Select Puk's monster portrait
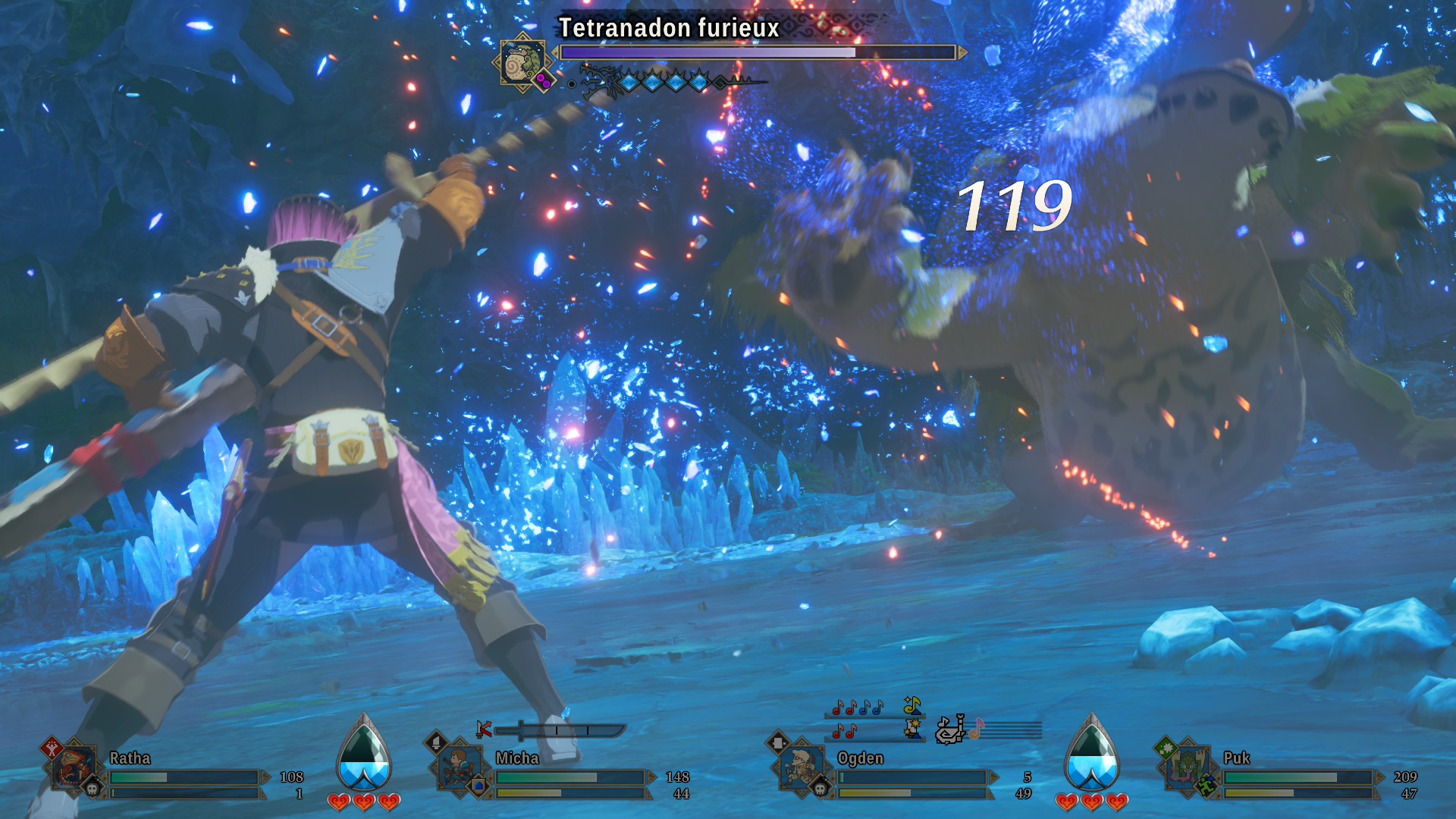 [x=1188, y=767]
